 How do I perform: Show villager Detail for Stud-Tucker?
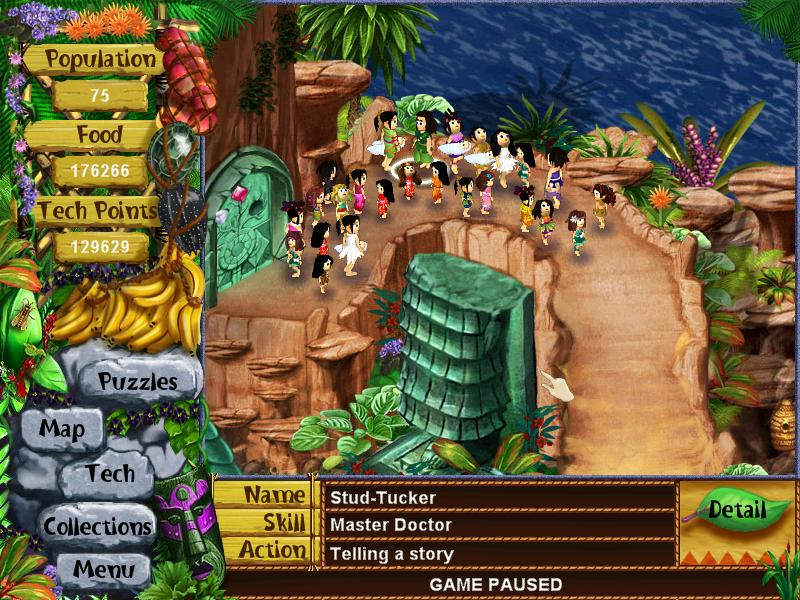click(736, 509)
